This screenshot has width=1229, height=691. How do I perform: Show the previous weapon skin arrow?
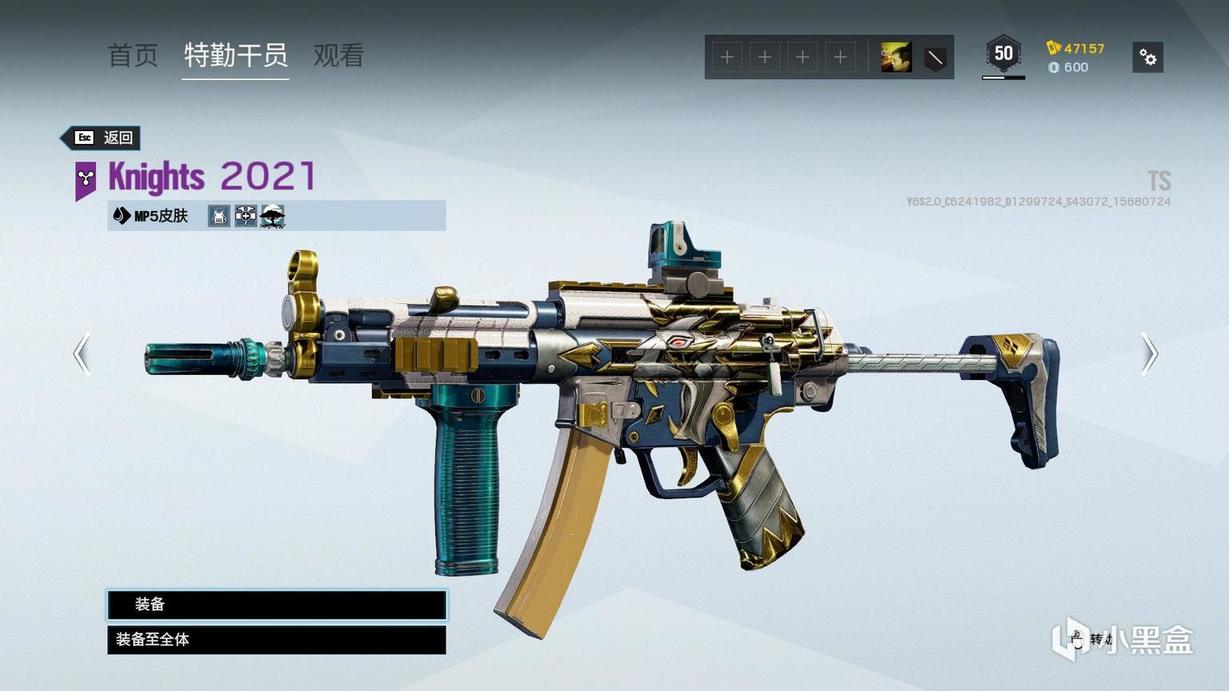tap(82, 354)
